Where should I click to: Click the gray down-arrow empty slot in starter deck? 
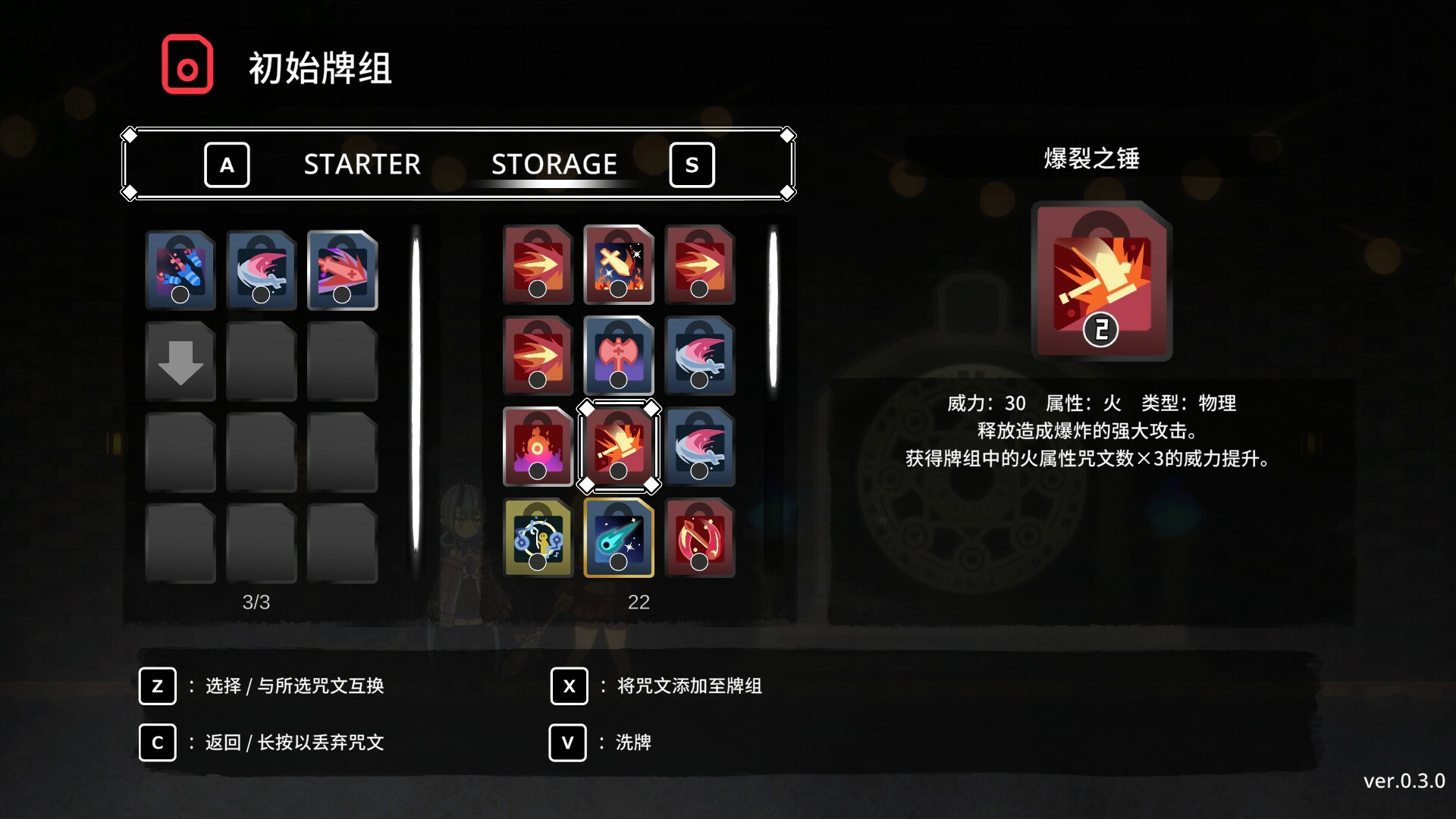click(x=180, y=361)
